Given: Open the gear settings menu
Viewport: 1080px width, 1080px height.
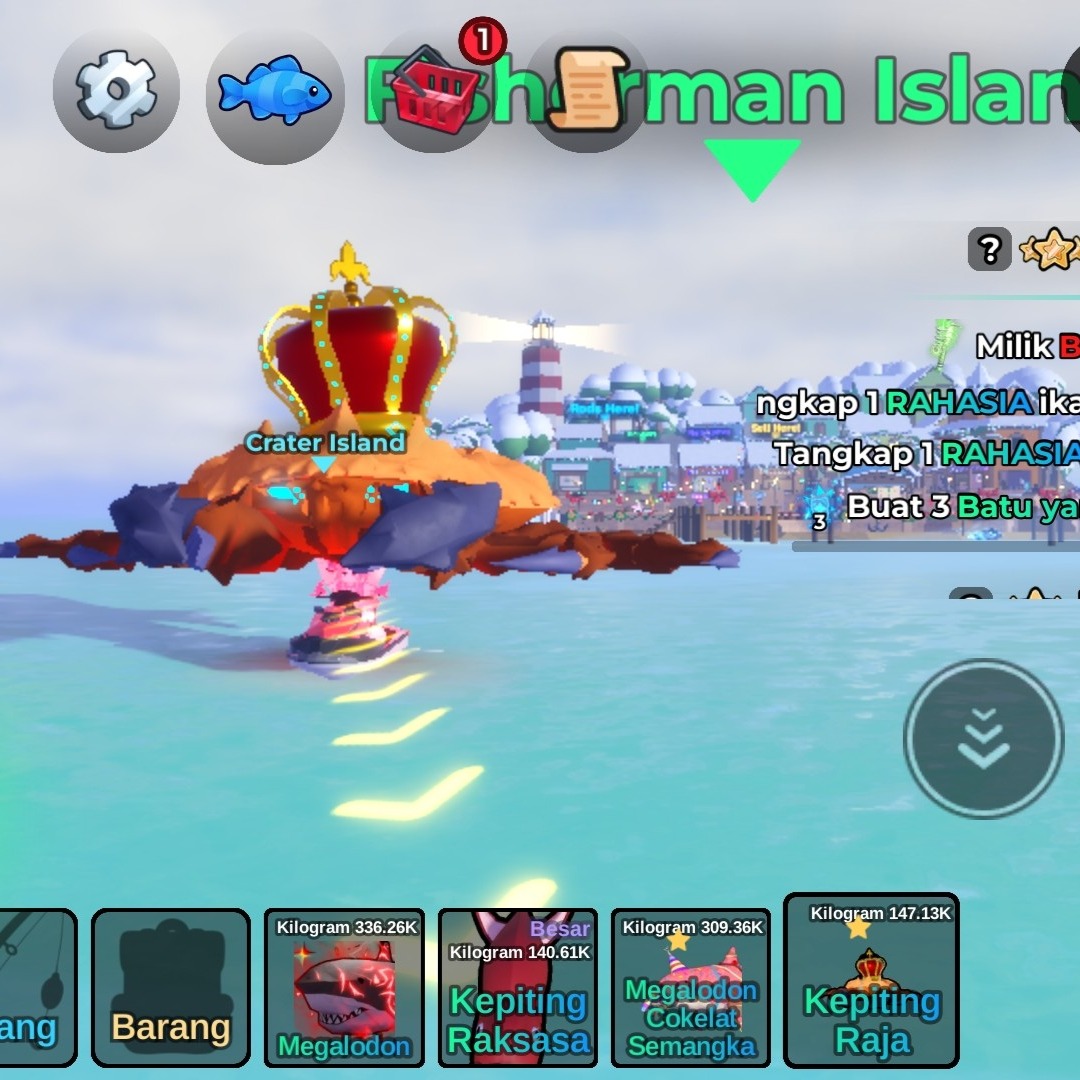Looking at the screenshot, I should (116, 90).
